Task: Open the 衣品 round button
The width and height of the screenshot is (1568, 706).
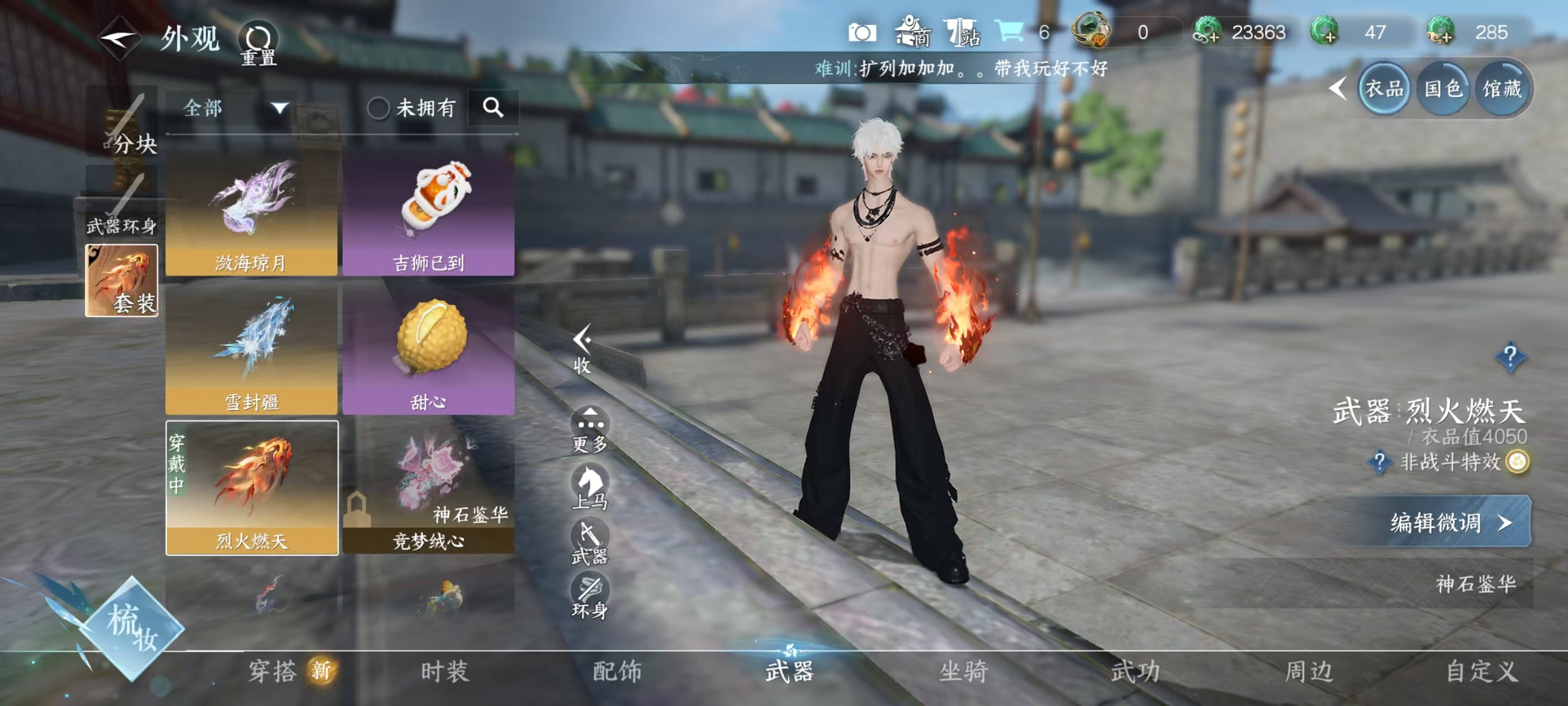Action: point(1384,90)
